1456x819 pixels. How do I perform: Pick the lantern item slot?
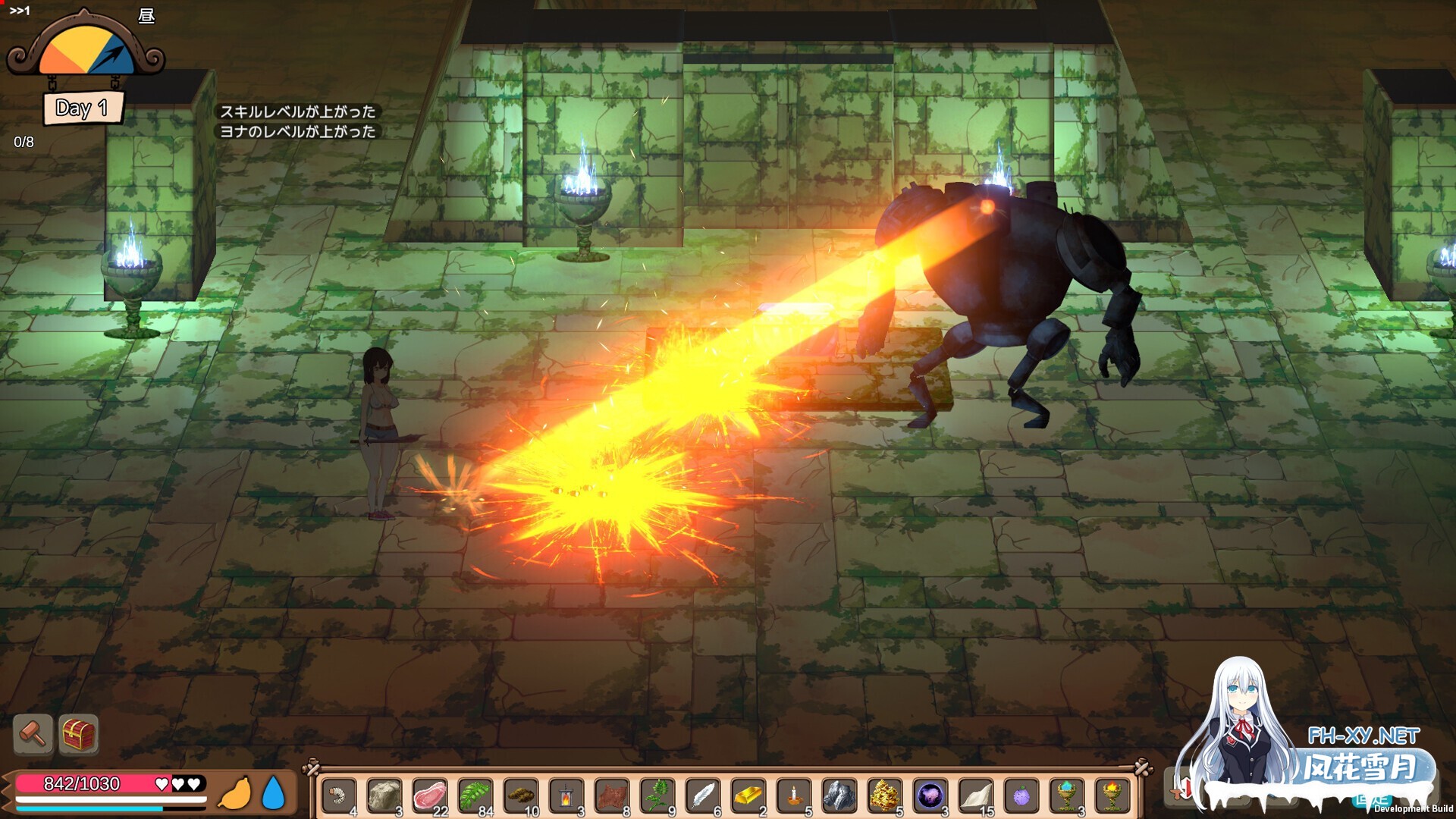click(566, 796)
